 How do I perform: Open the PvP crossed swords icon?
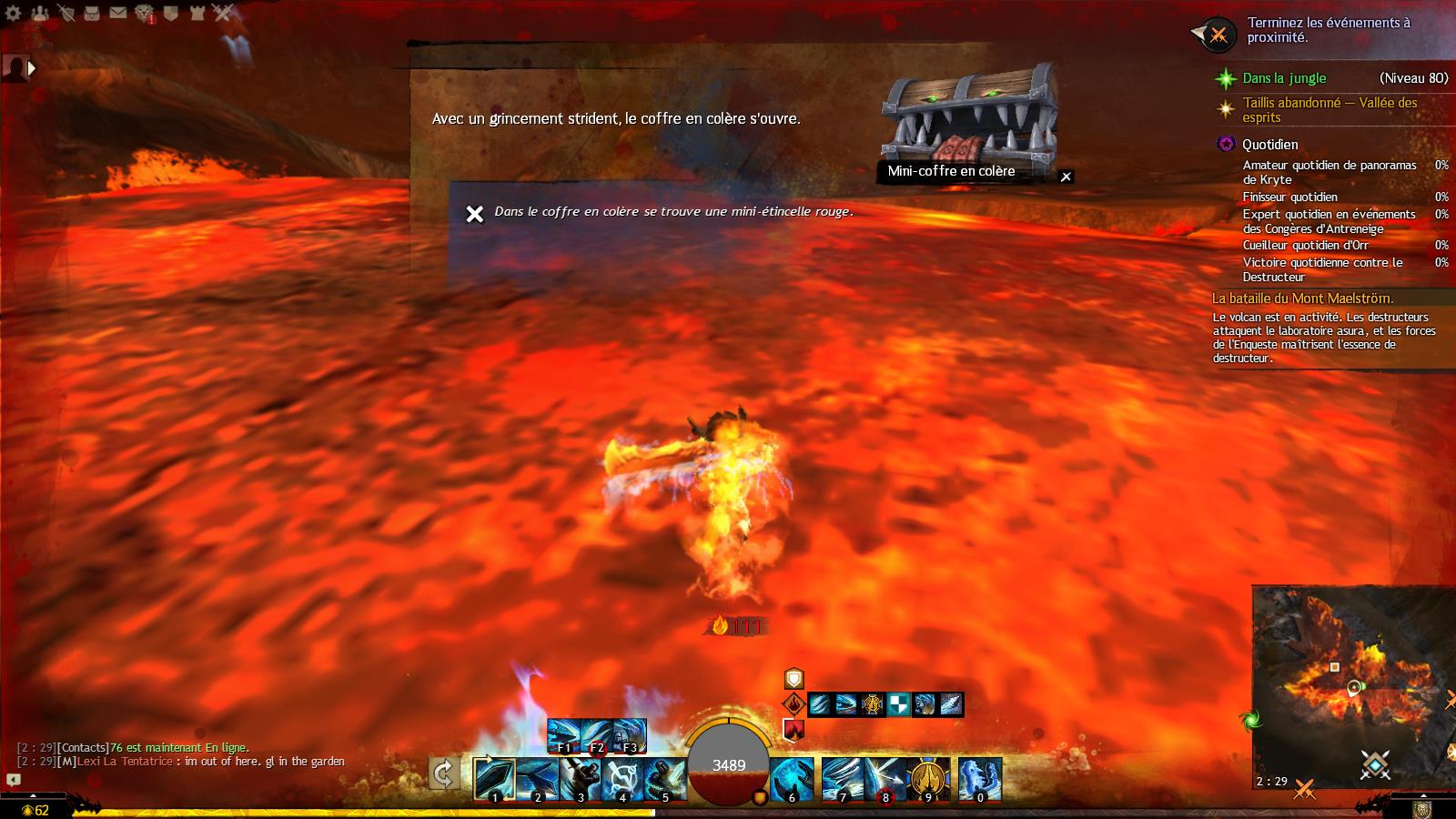point(224,13)
